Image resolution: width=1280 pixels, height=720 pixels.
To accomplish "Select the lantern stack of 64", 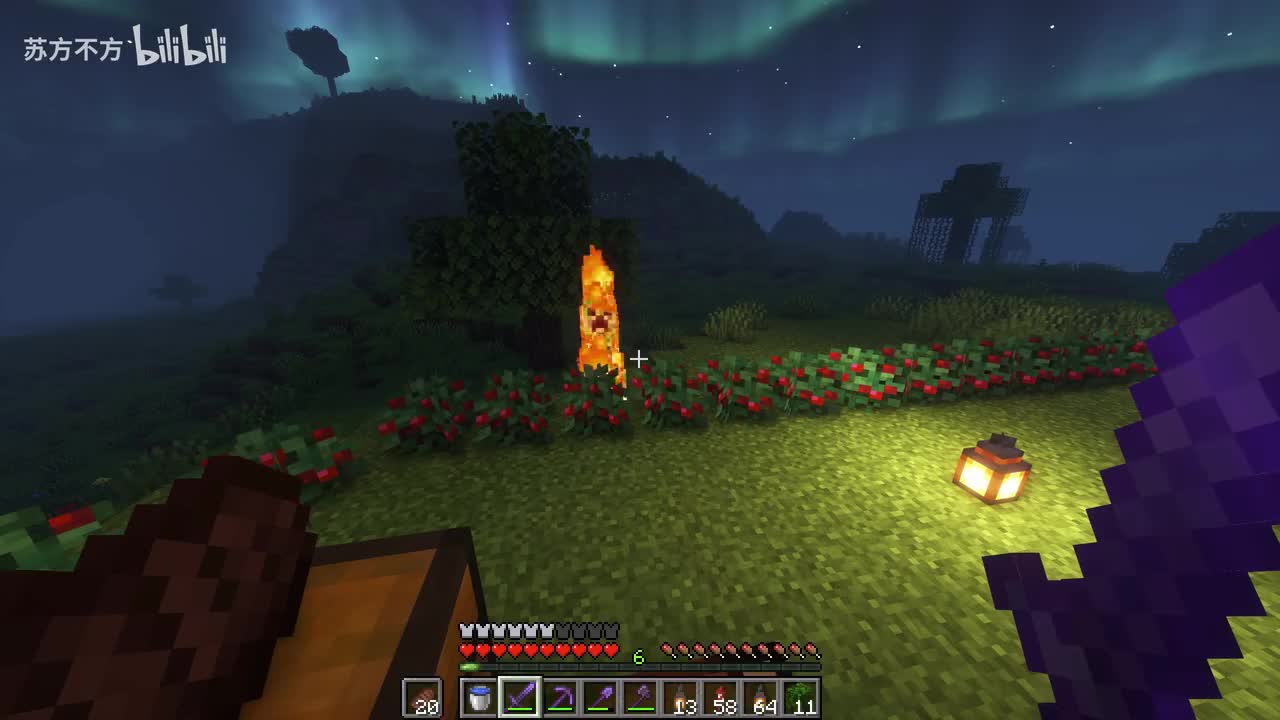I will [x=761, y=697].
